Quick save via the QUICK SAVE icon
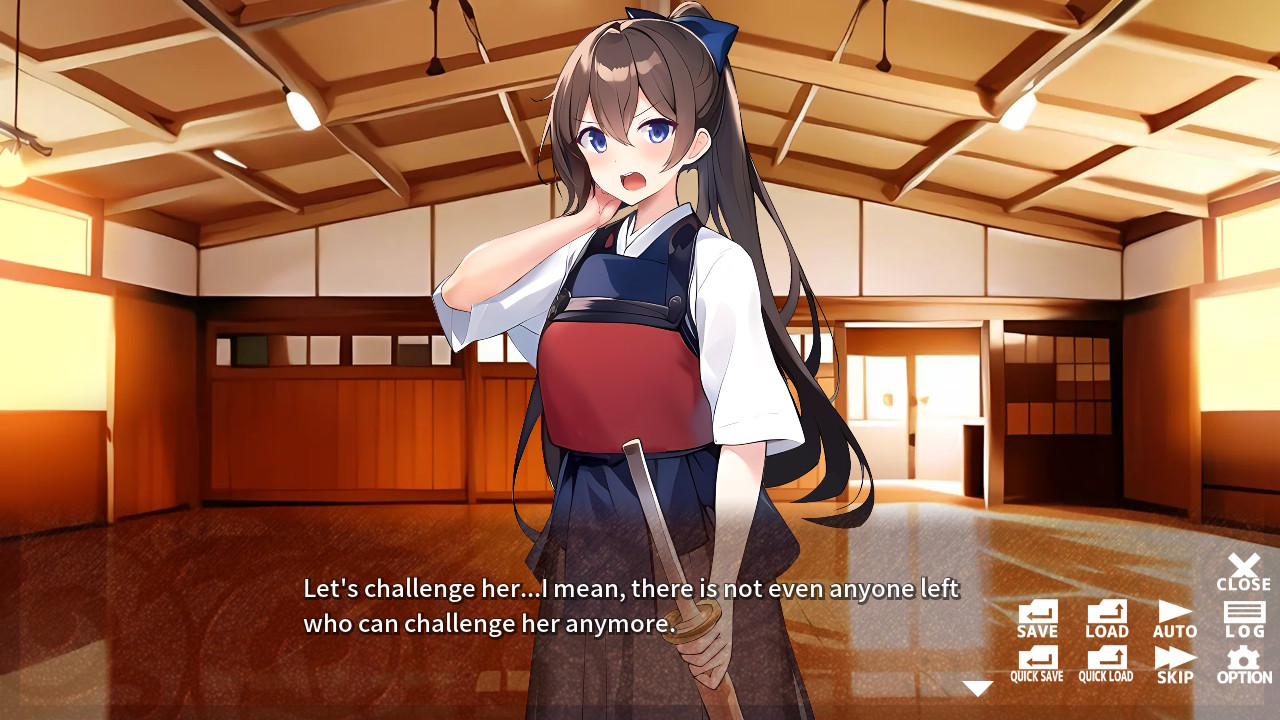Screen dimensions: 1280x720 point(1036,662)
